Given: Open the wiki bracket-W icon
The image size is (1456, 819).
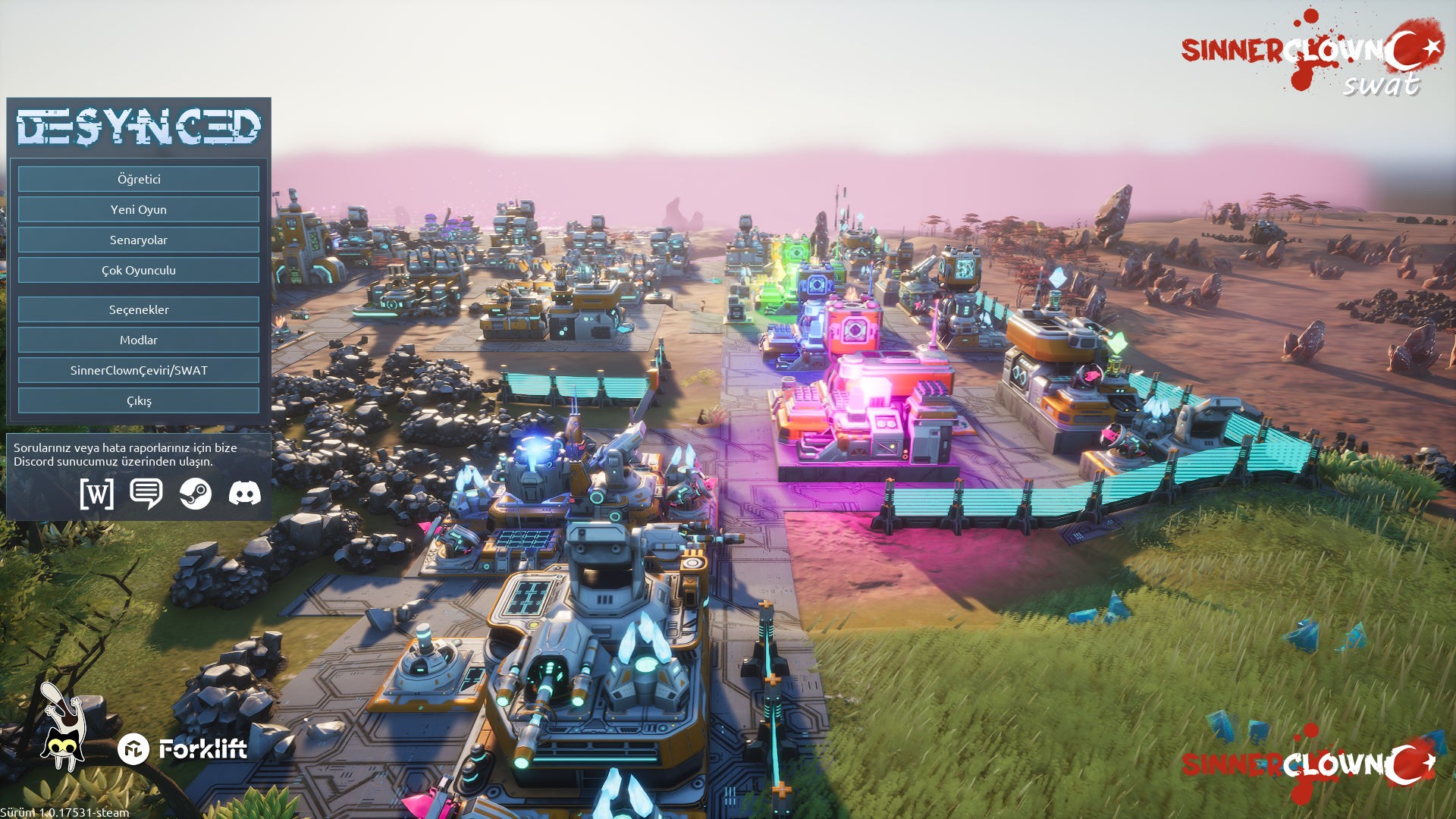Looking at the screenshot, I should 97,494.
